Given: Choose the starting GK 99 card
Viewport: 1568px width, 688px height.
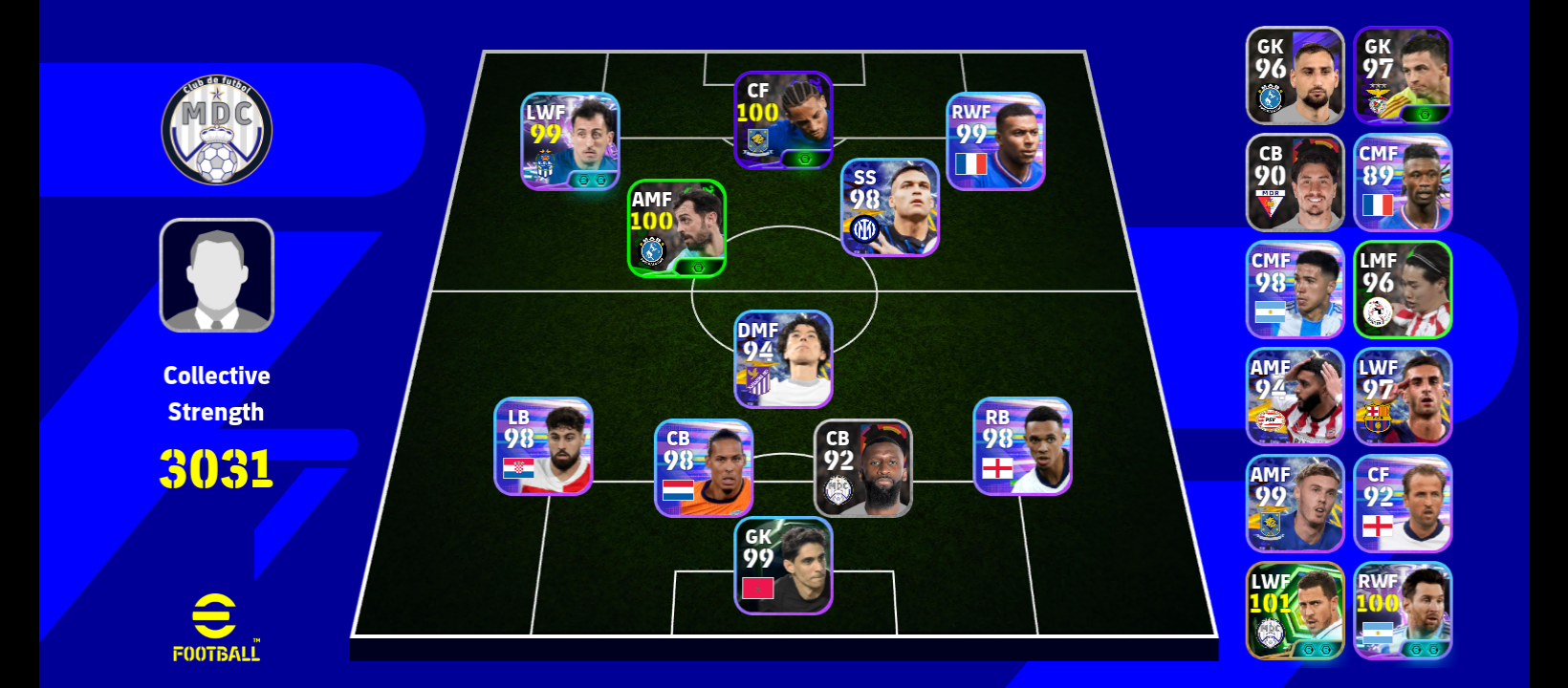Looking at the screenshot, I should pyautogui.click(x=783, y=566).
